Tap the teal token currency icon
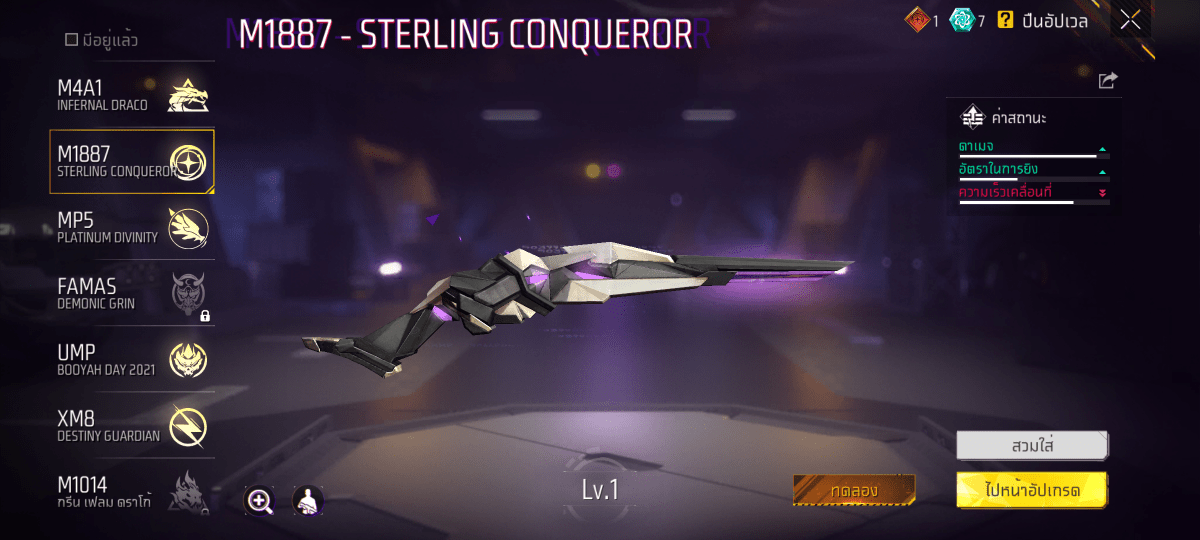The height and width of the screenshot is (540, 1200). (962, 20)
